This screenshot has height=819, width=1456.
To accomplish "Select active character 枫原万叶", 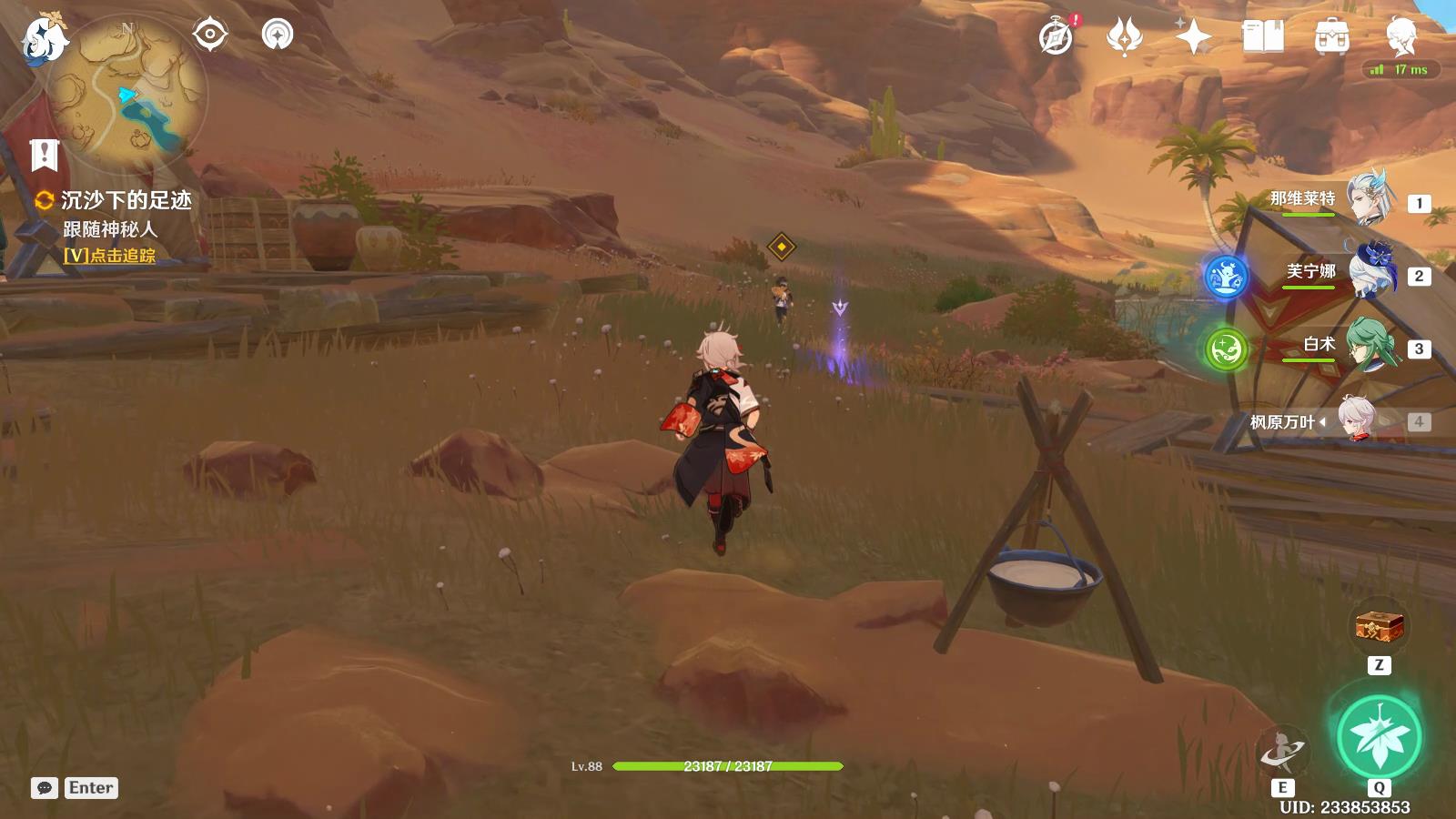I will pos(1356,421).
